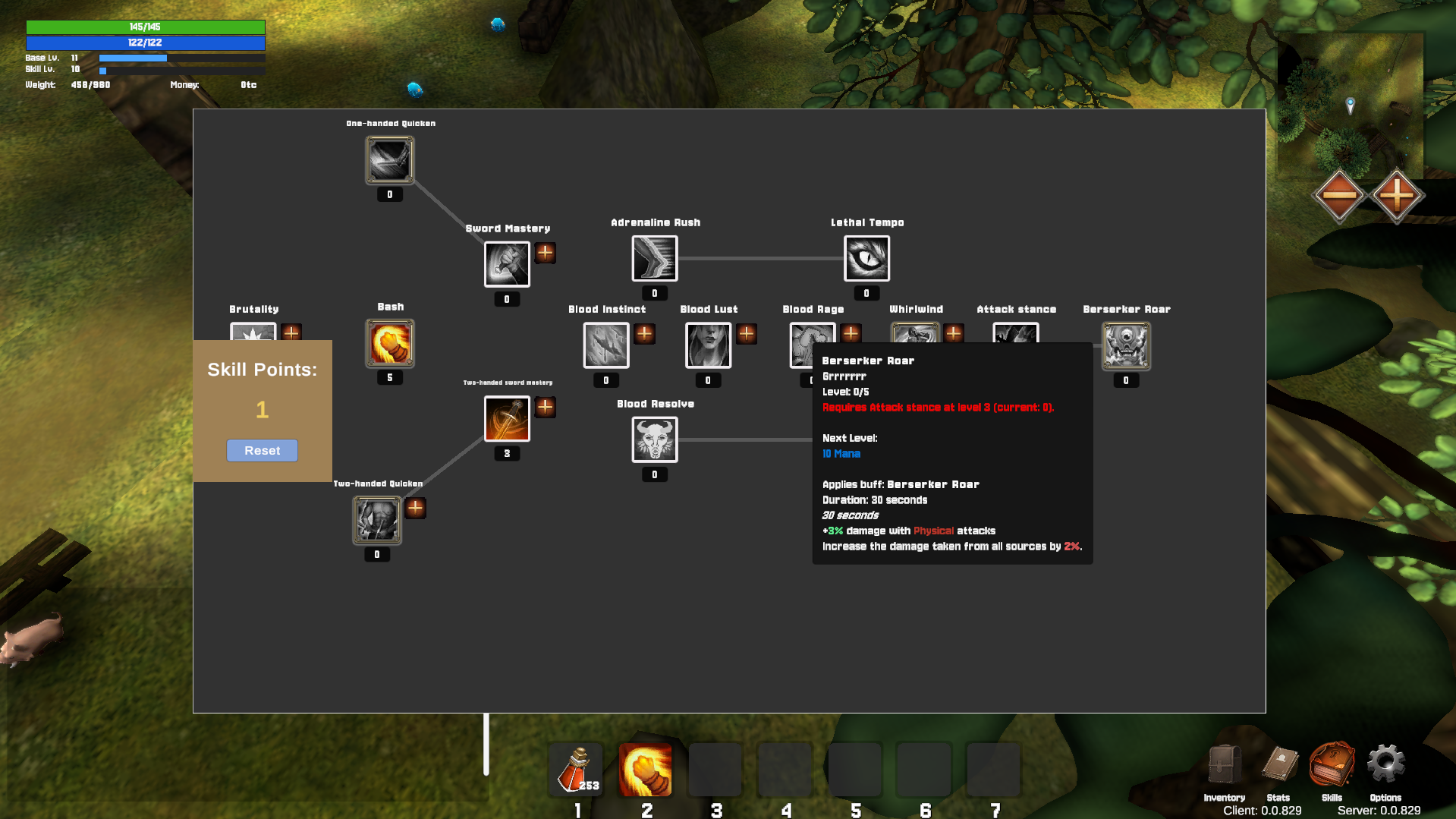This screenshot has height=819, width=1456.
Task: Level up Sword Mastery with its plus button
Action: pyautogui.click(x=545, y=253)
